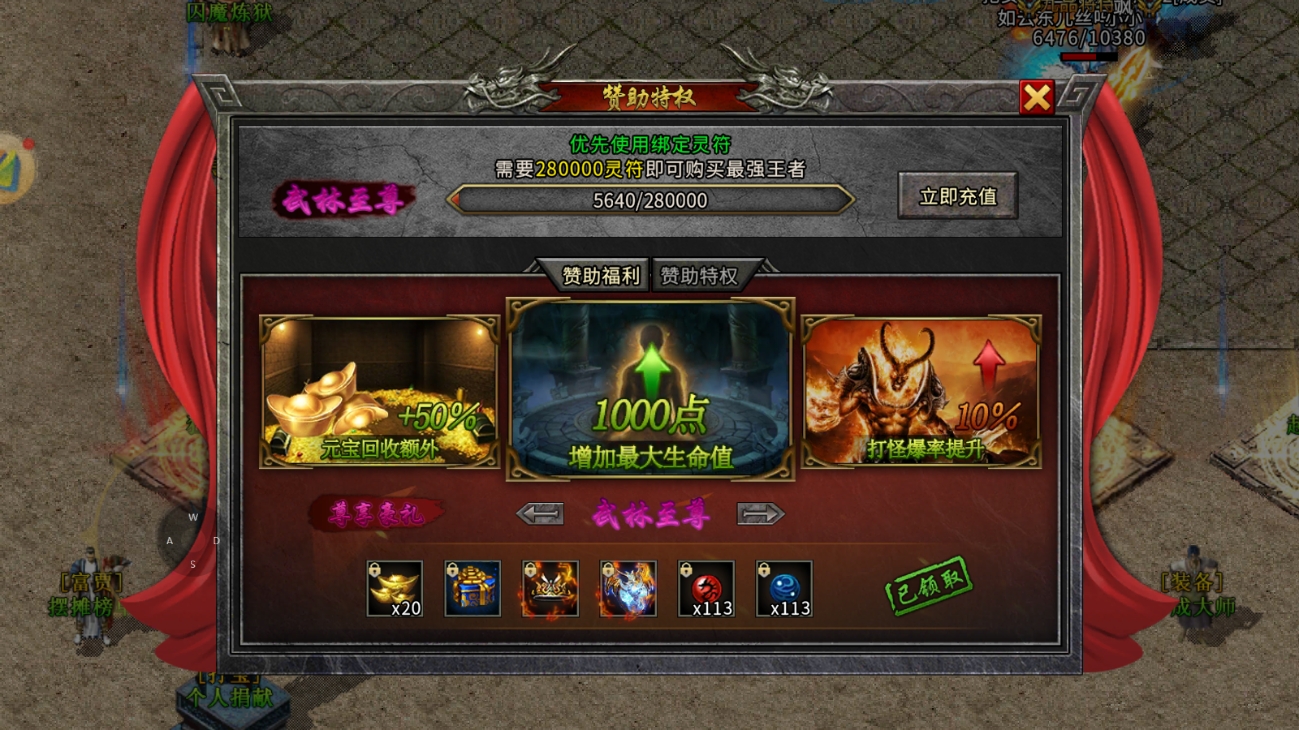
Task: View the flaming crown reward item
Action: 550,588
